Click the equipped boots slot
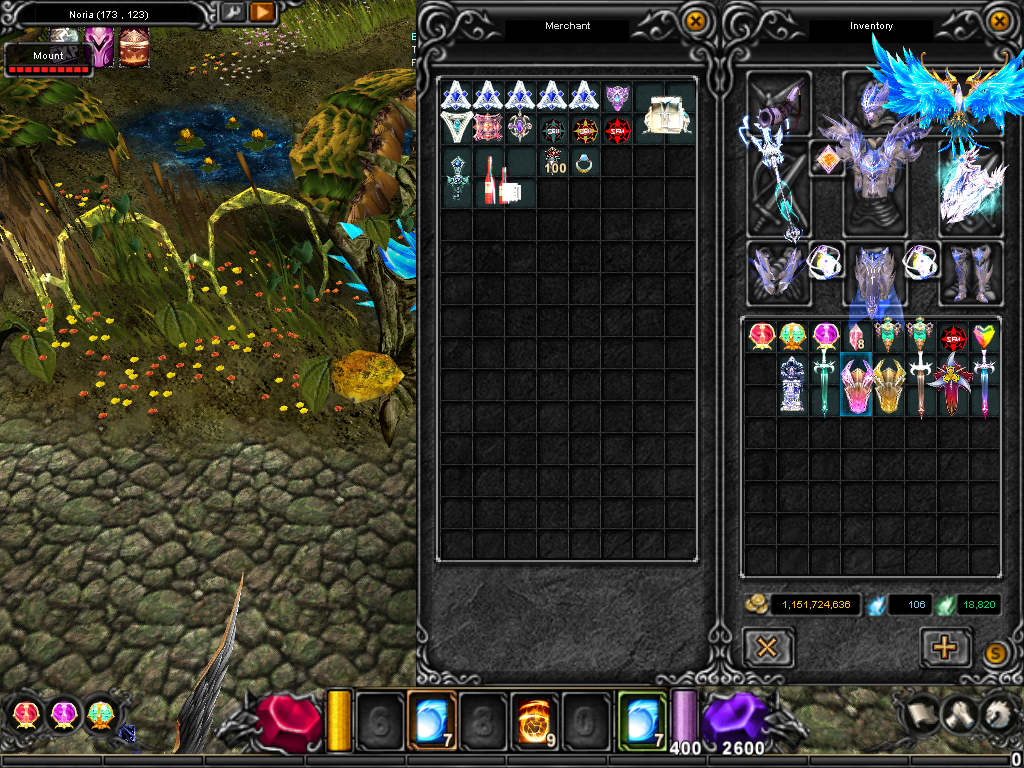This screenshot has width=1024, height=768. click(x=970, y=272)
